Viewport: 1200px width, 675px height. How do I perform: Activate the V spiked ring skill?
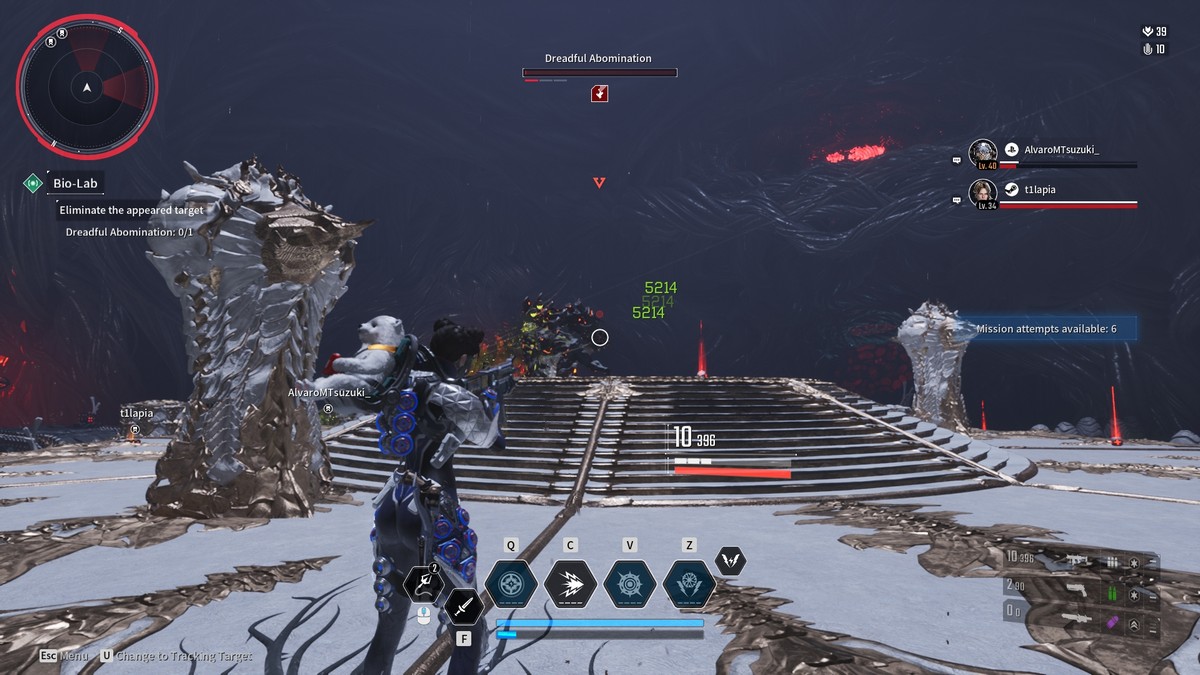tap(630, 583)
